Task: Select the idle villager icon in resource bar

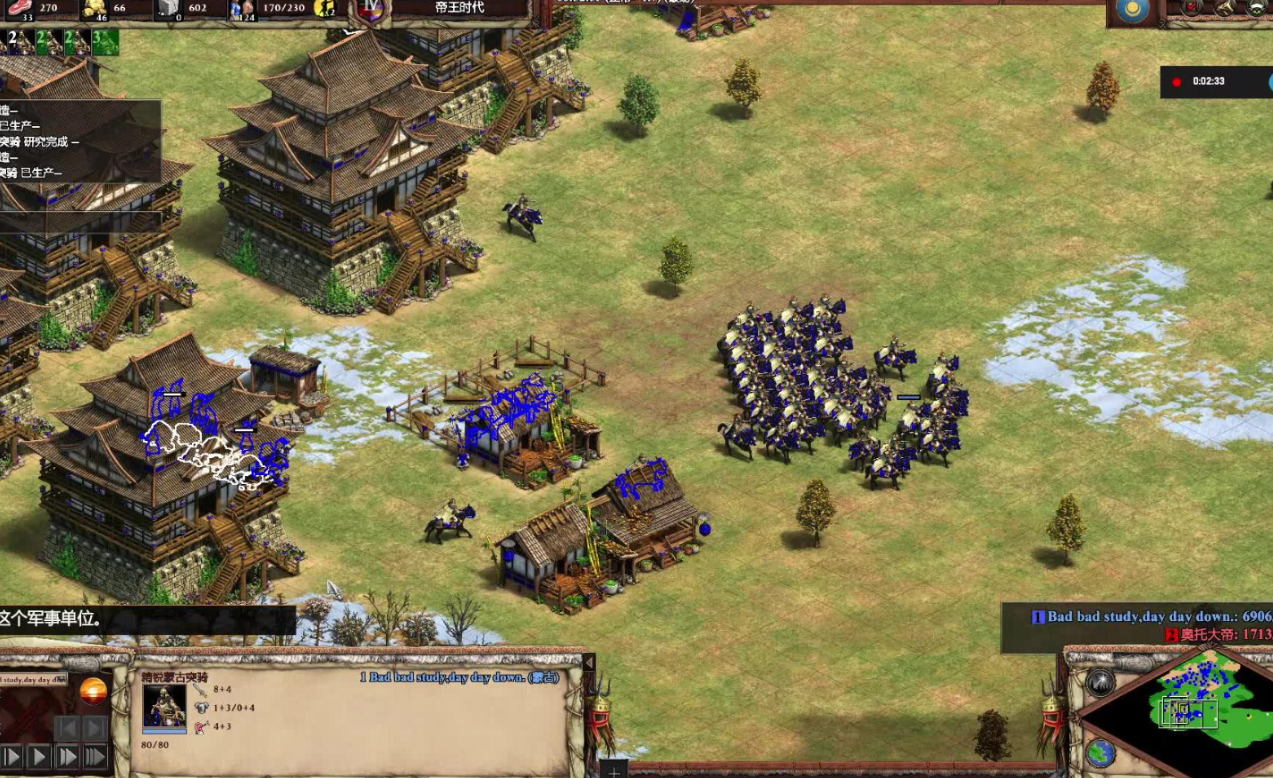Action: tap(325, 9)
